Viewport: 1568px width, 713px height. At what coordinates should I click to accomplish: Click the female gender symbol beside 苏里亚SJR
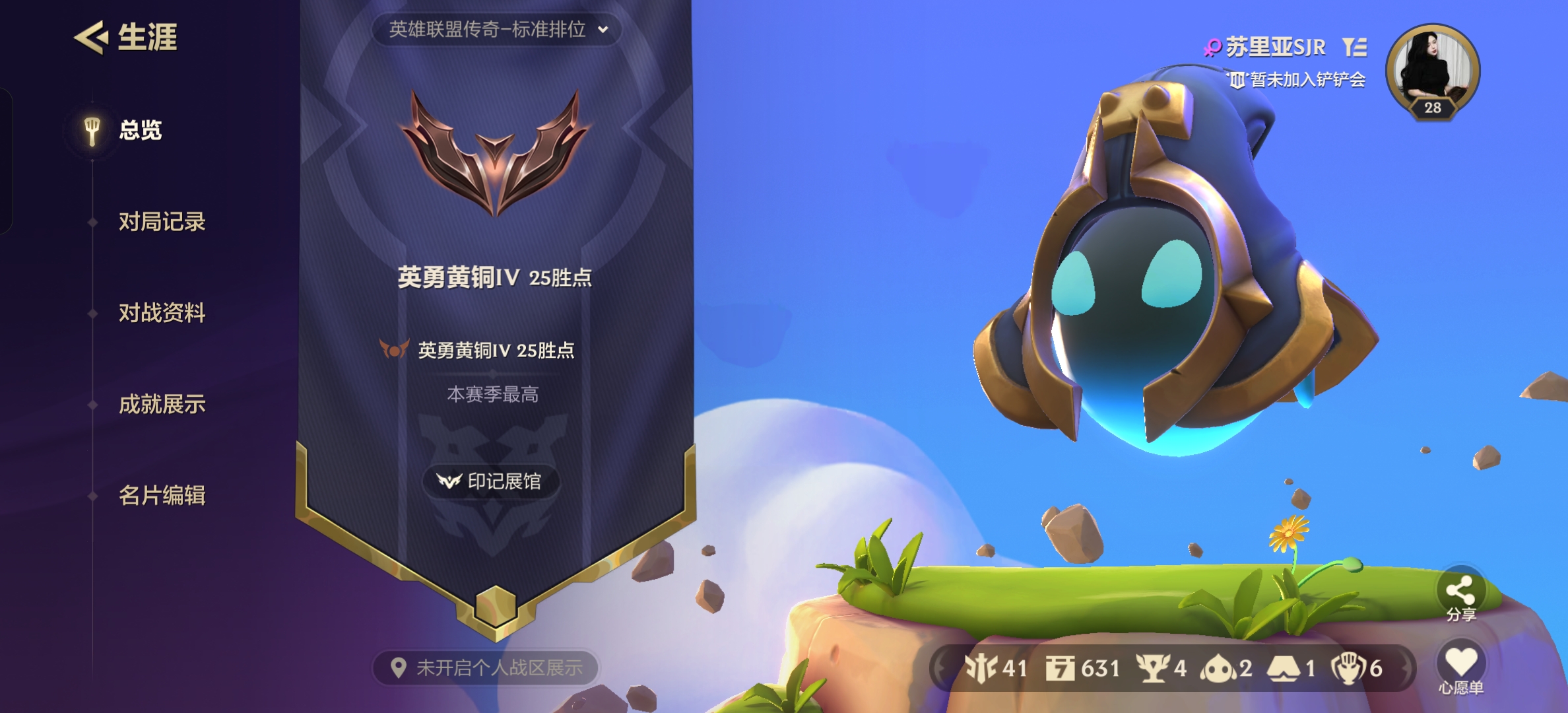tap(1212, 48)
